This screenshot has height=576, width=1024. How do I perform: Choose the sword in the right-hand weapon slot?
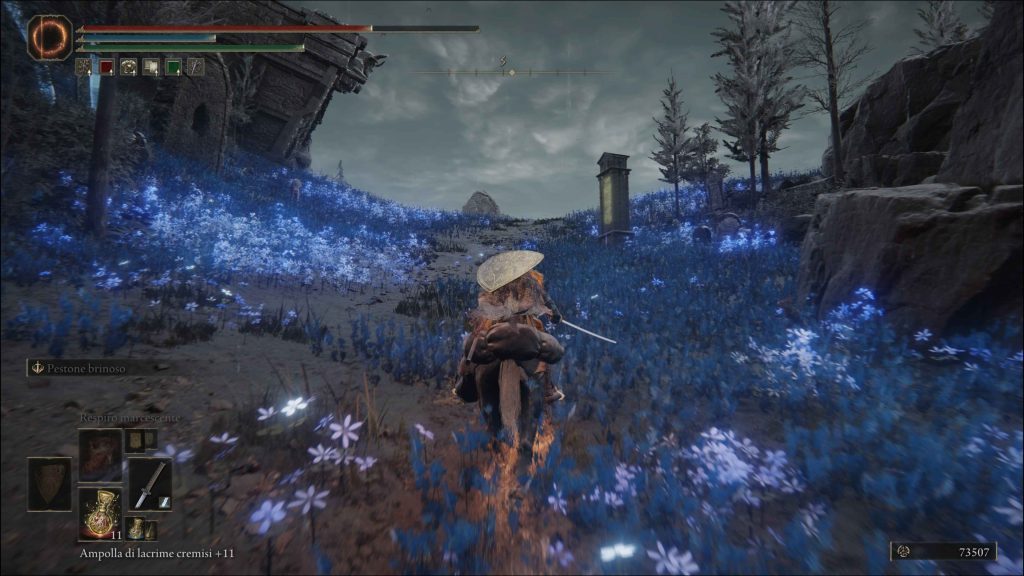[149, 484]
